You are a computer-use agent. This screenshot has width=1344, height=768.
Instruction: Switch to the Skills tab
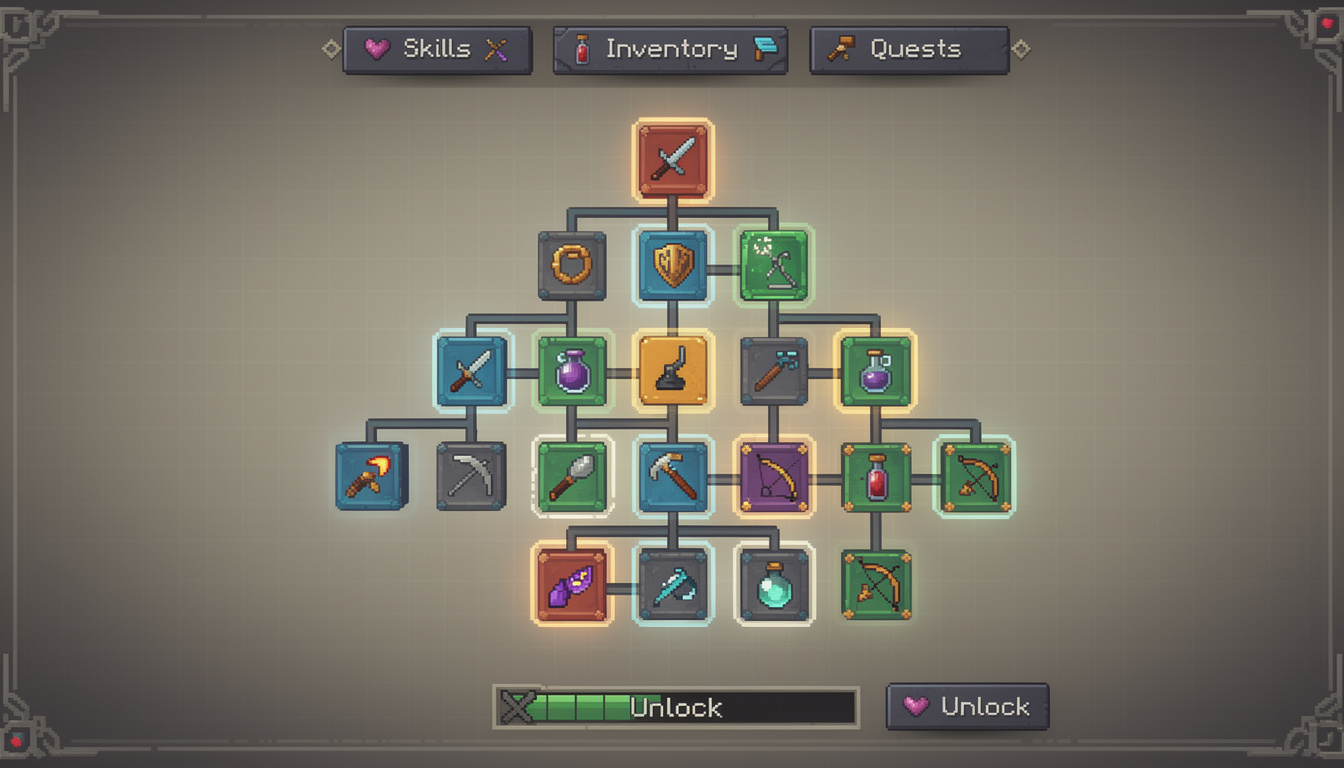437,48
